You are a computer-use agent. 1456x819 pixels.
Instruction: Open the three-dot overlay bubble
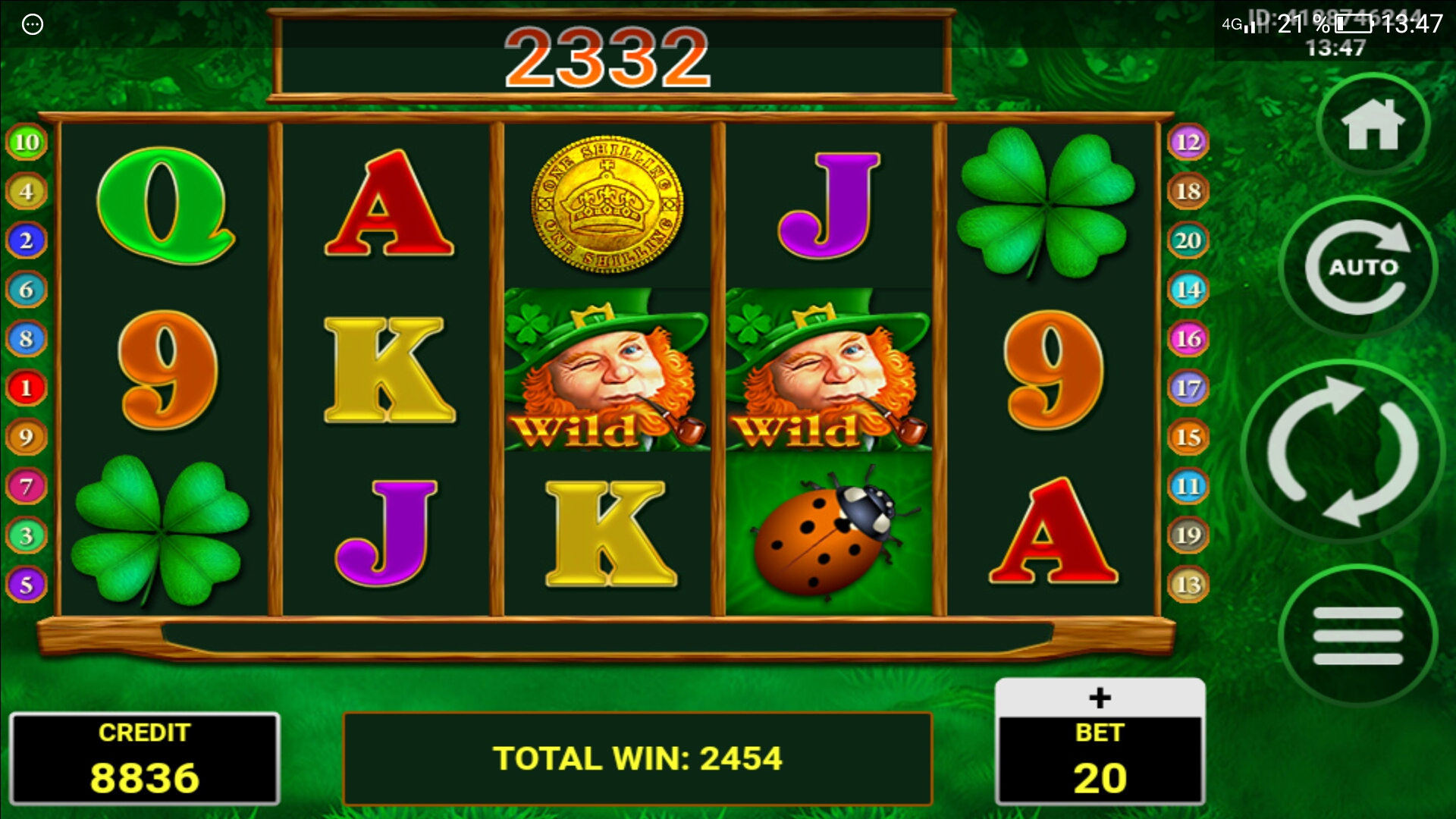33,24
